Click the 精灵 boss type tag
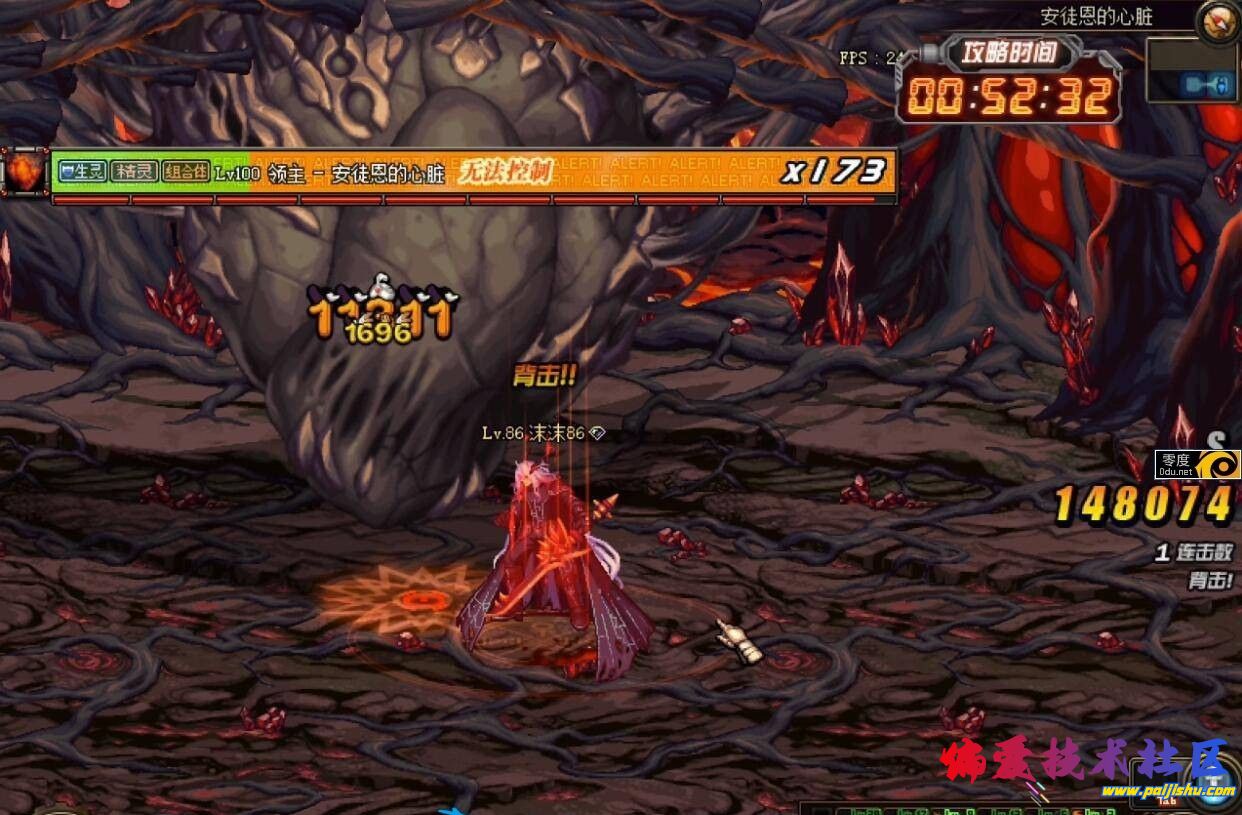Image resolution: width=1242 pixels, height=815 pixels. [134, 172]
